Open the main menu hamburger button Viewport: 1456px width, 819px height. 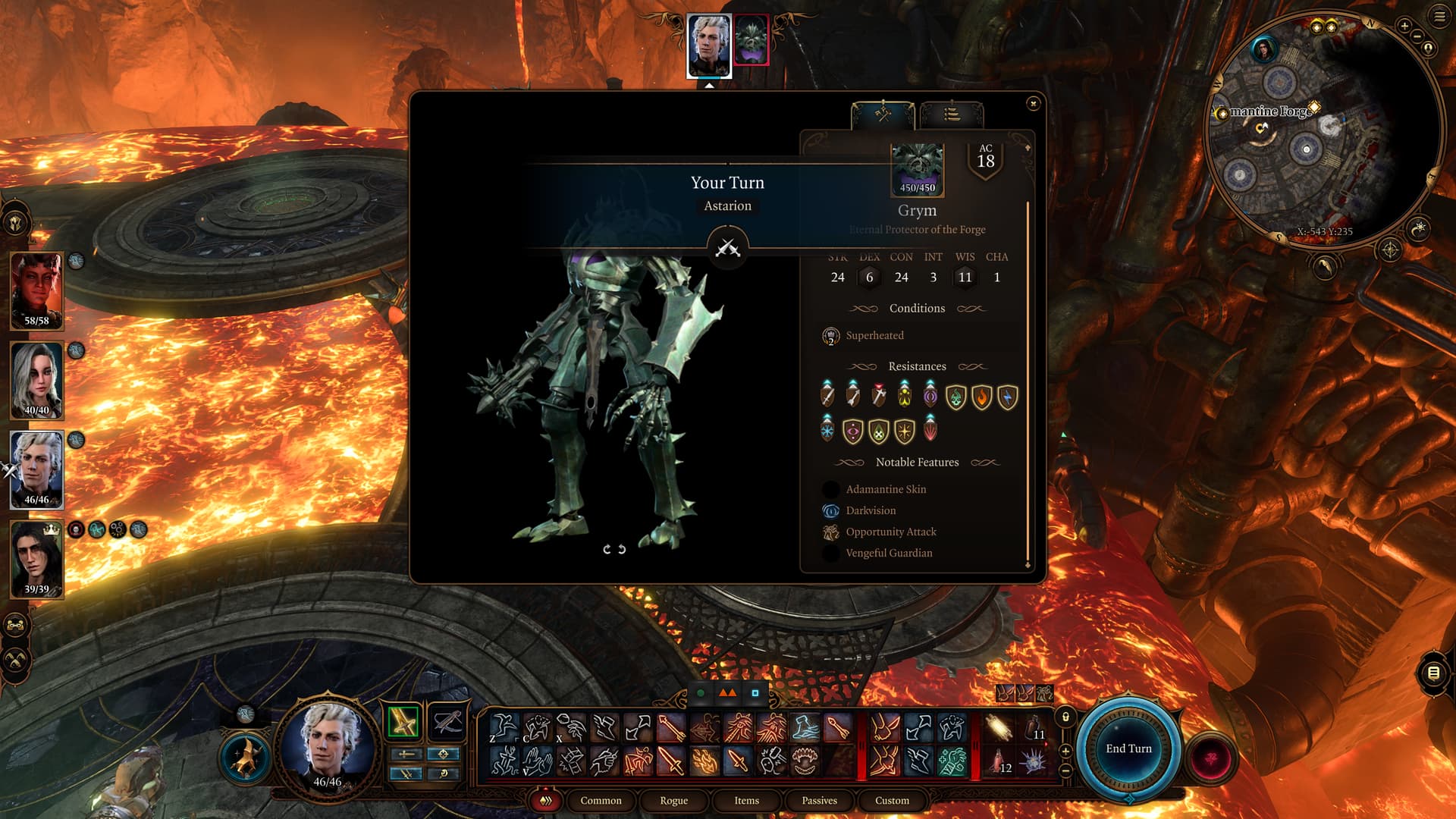pos(1439,17)
